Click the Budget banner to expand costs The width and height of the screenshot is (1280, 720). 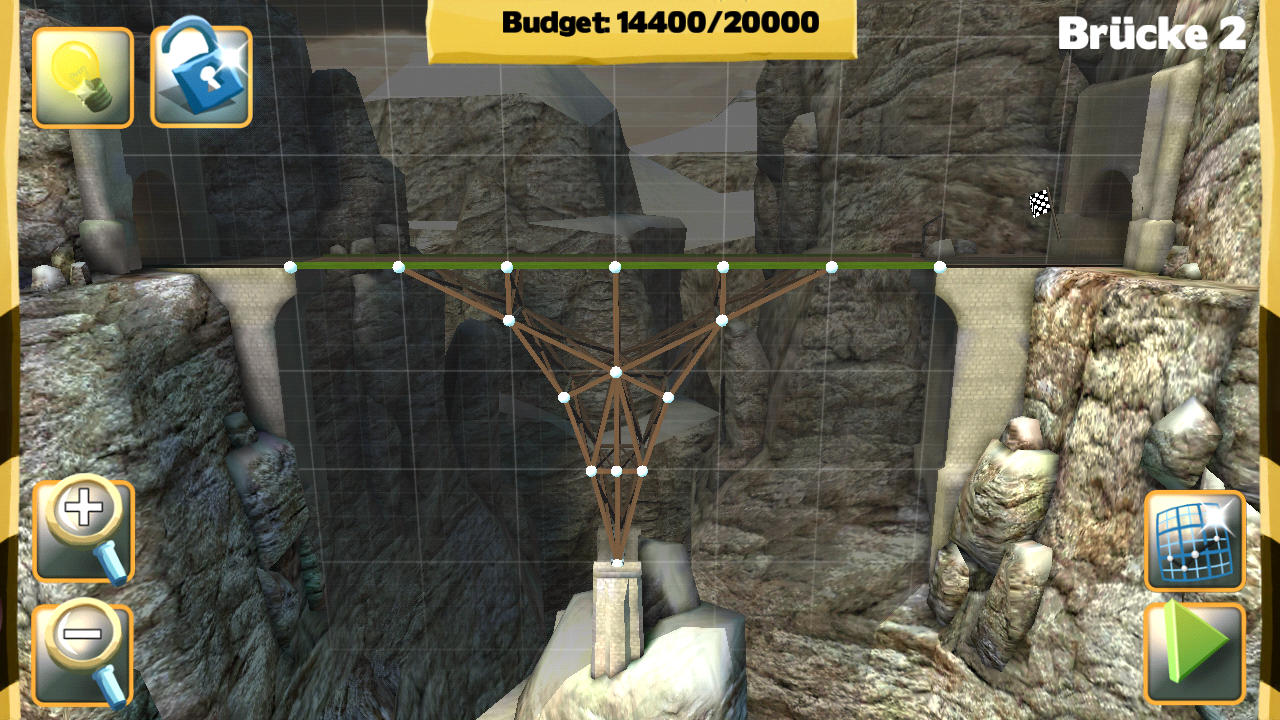[x=640, y=22]
